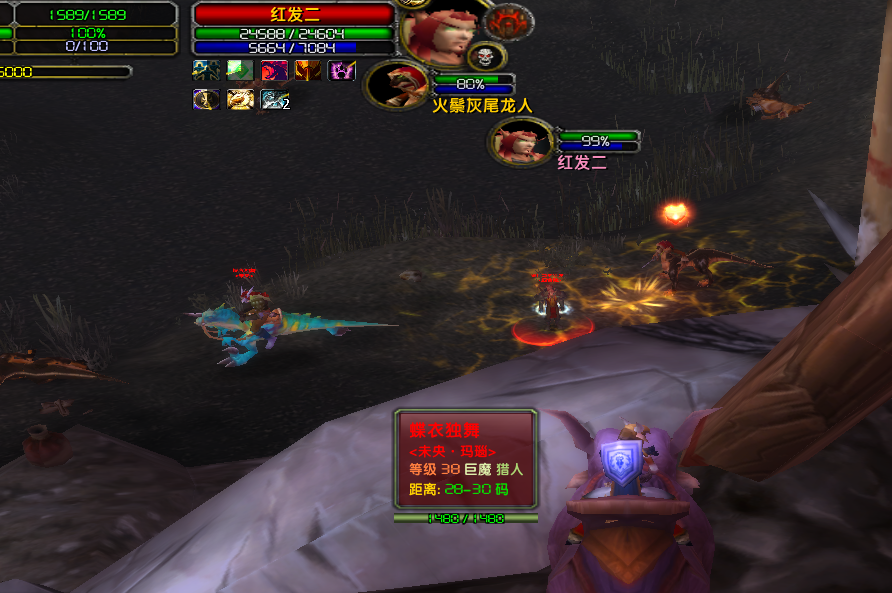This screenshot has height=593, width=892.
Task: Inspect the orange flame helm buff icon
Action: coord(308,70)
